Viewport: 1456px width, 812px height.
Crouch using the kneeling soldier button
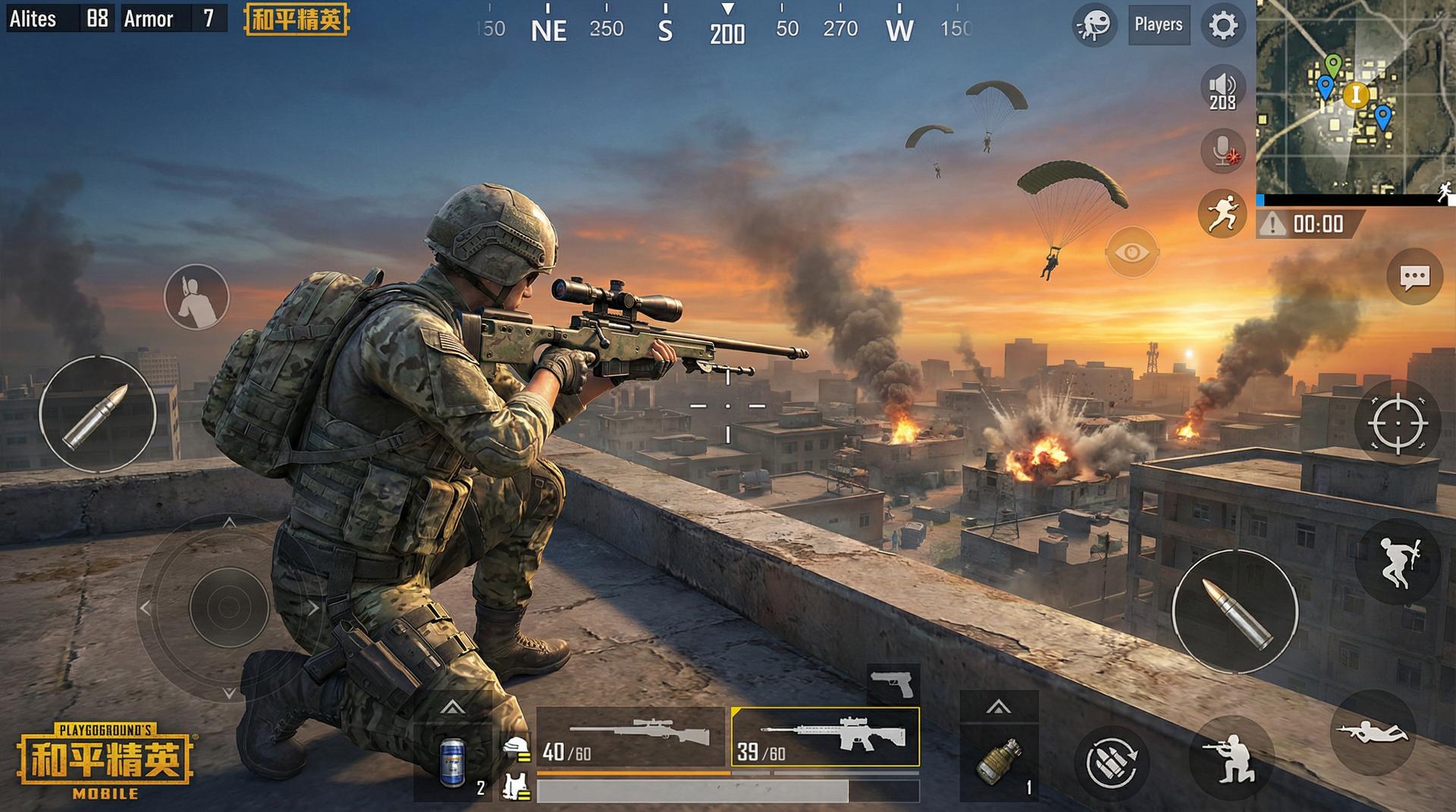click(1231, 758)
